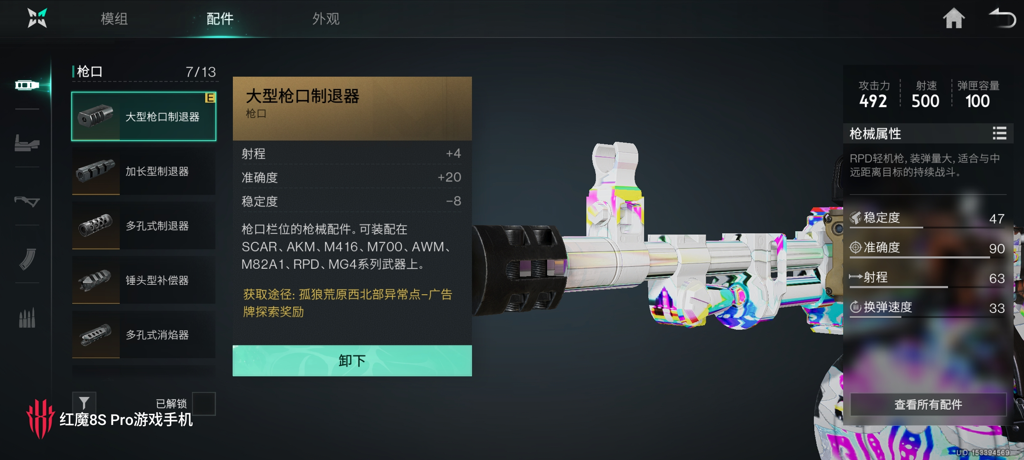Unequip attachment with 卸下 button

[352, 361]
